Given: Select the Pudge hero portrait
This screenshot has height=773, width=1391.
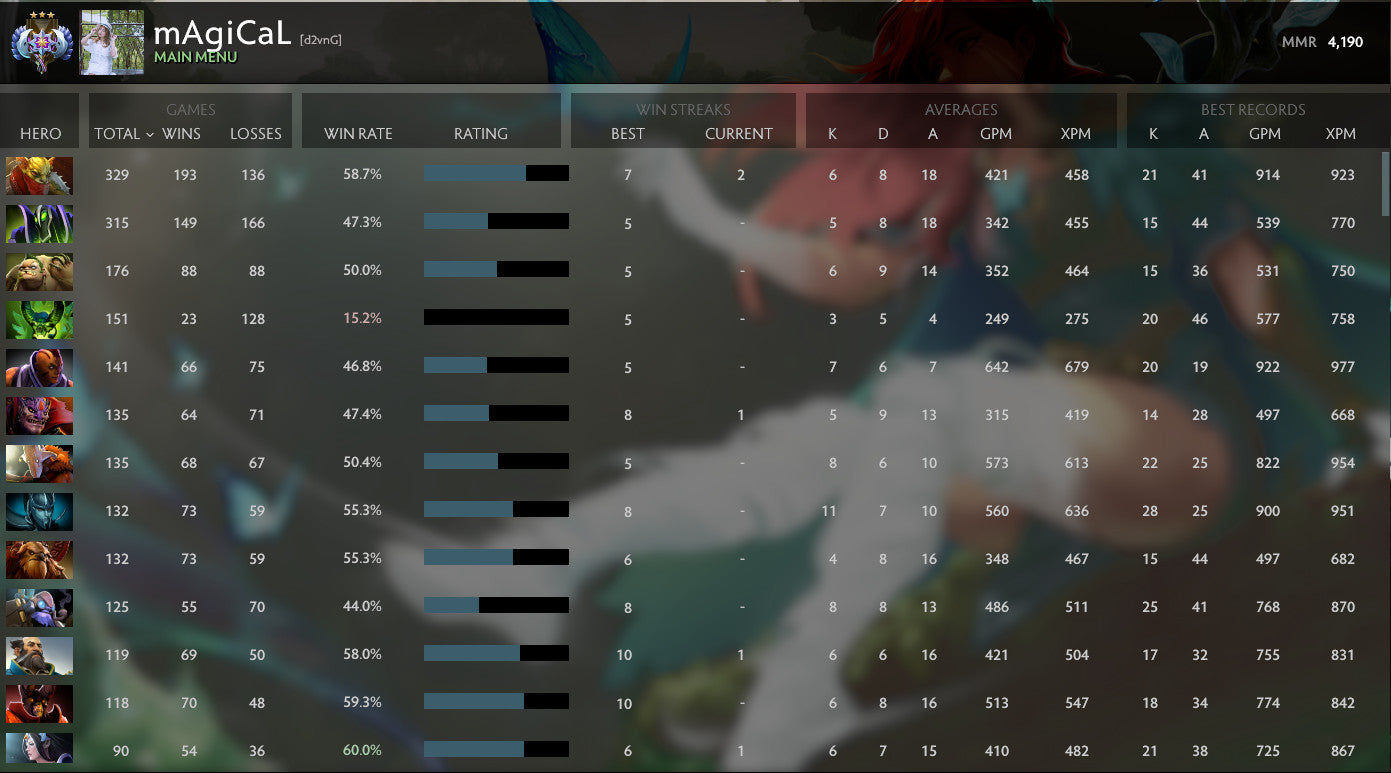Looking at the screenshot, I should coord(39,271).
